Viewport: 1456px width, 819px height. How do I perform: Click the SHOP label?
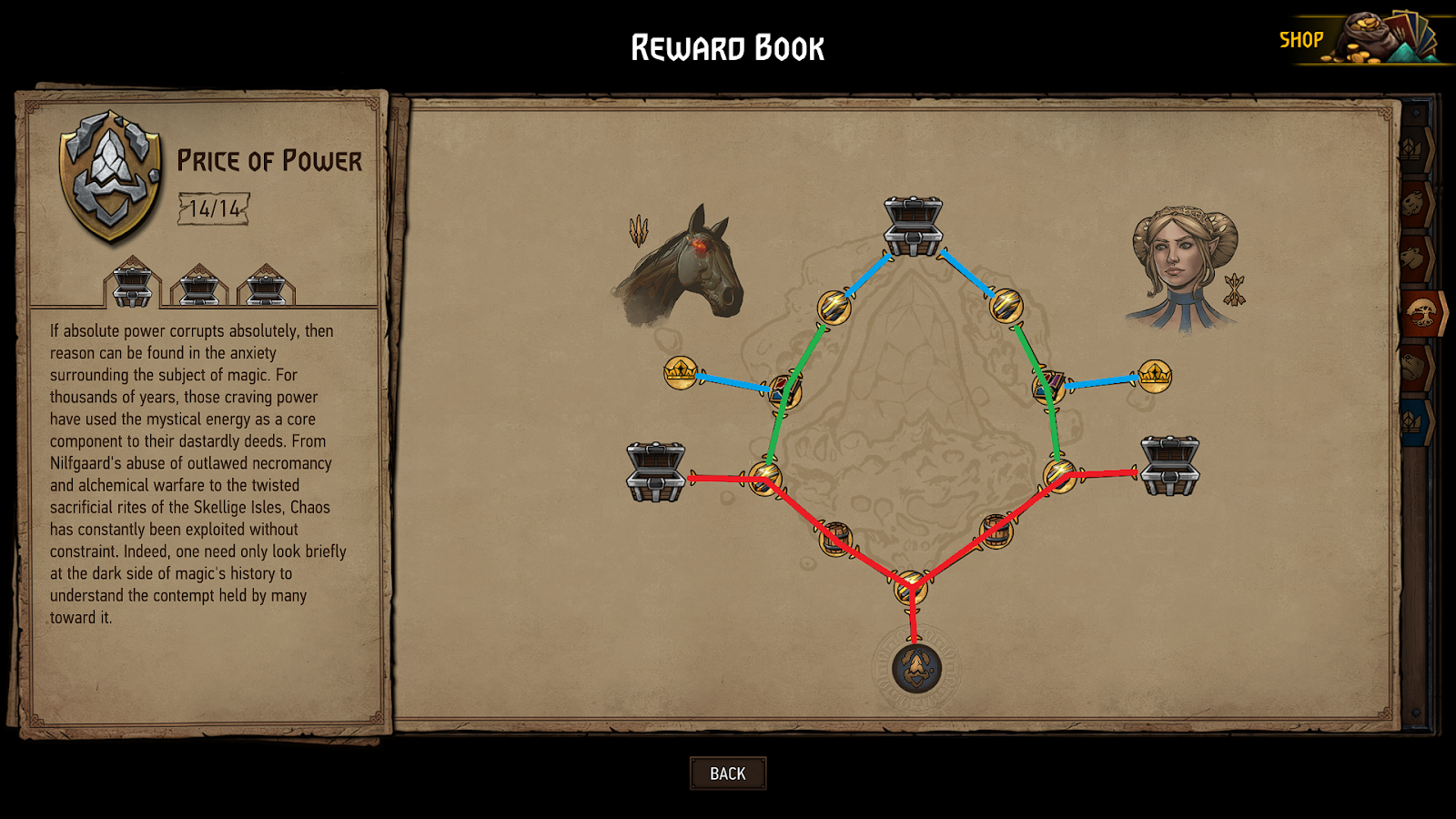(x=1303, y=39)
